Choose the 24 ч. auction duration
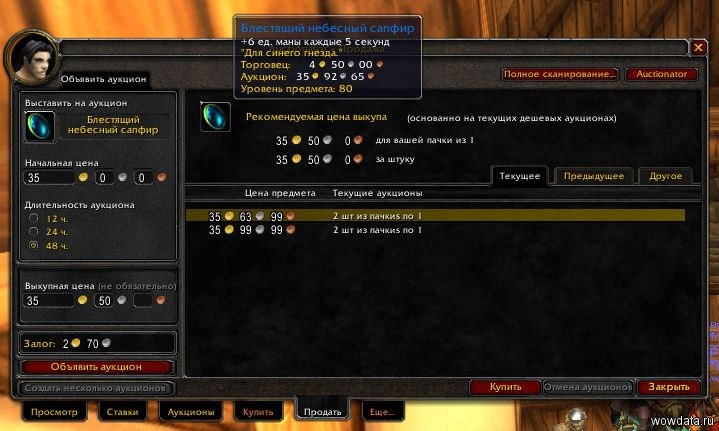 click(x=36, y=231)
